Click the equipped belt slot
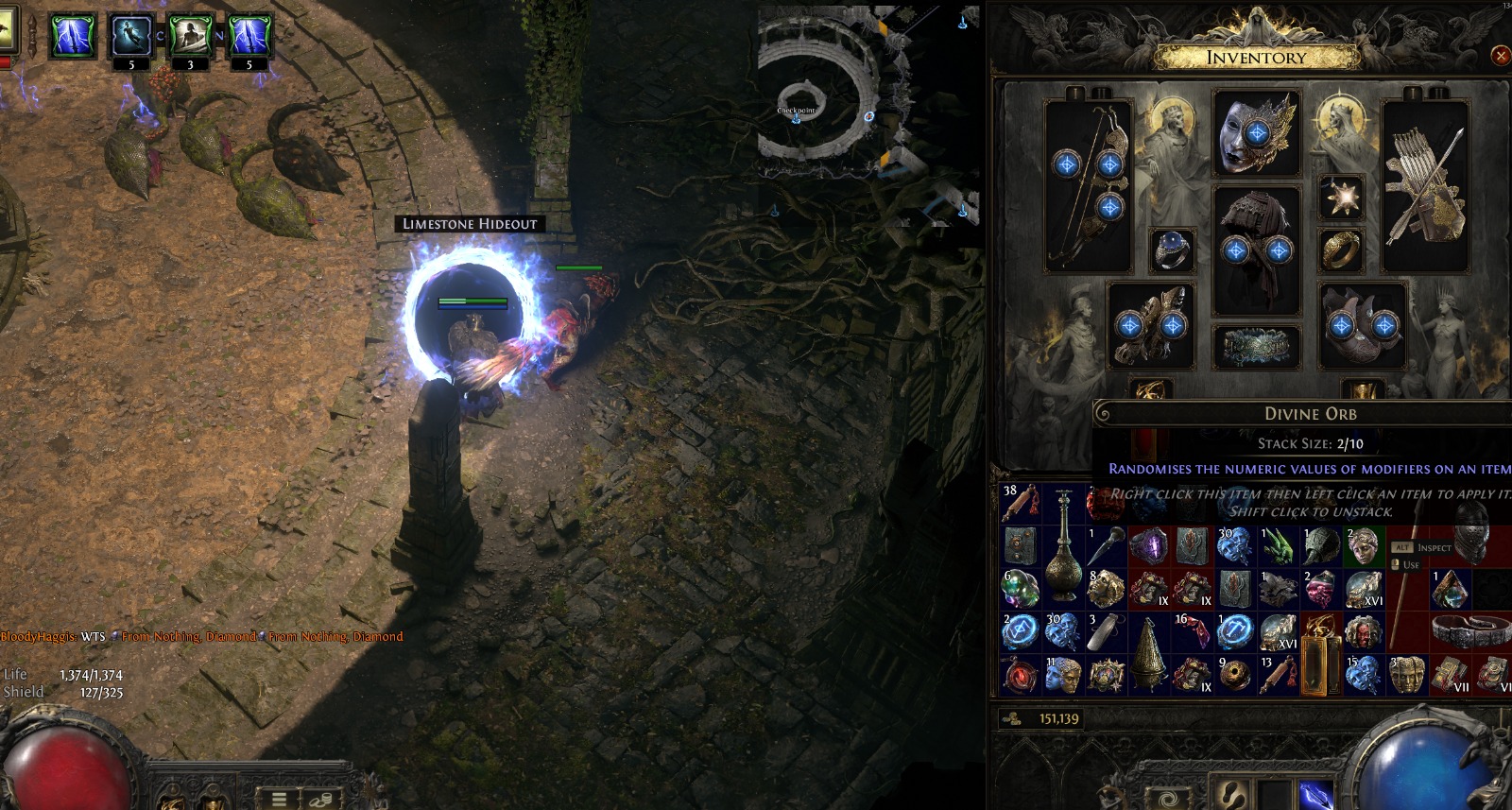 1256,347
